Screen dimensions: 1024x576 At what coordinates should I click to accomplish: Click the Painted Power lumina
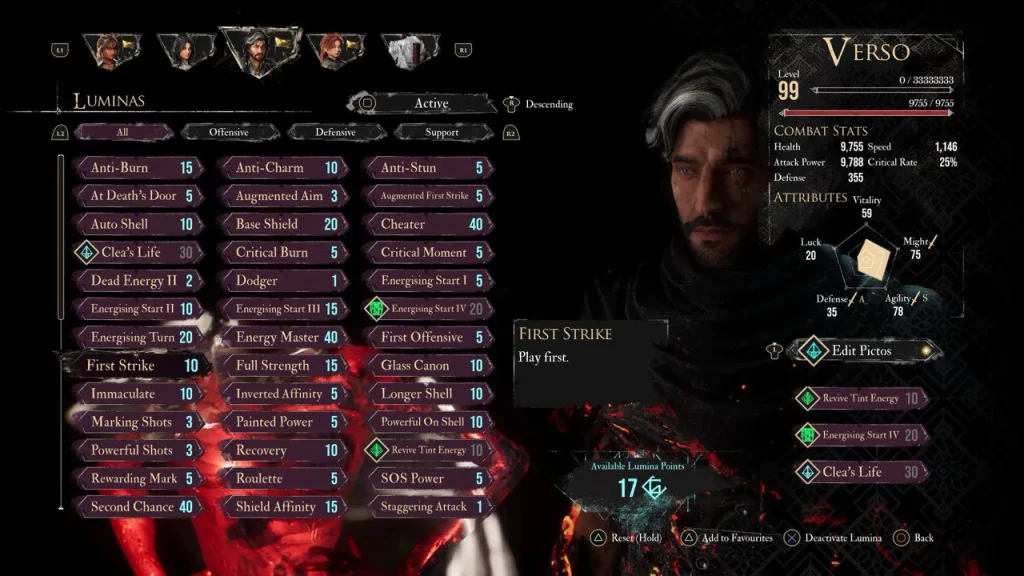tap(282, 422)
